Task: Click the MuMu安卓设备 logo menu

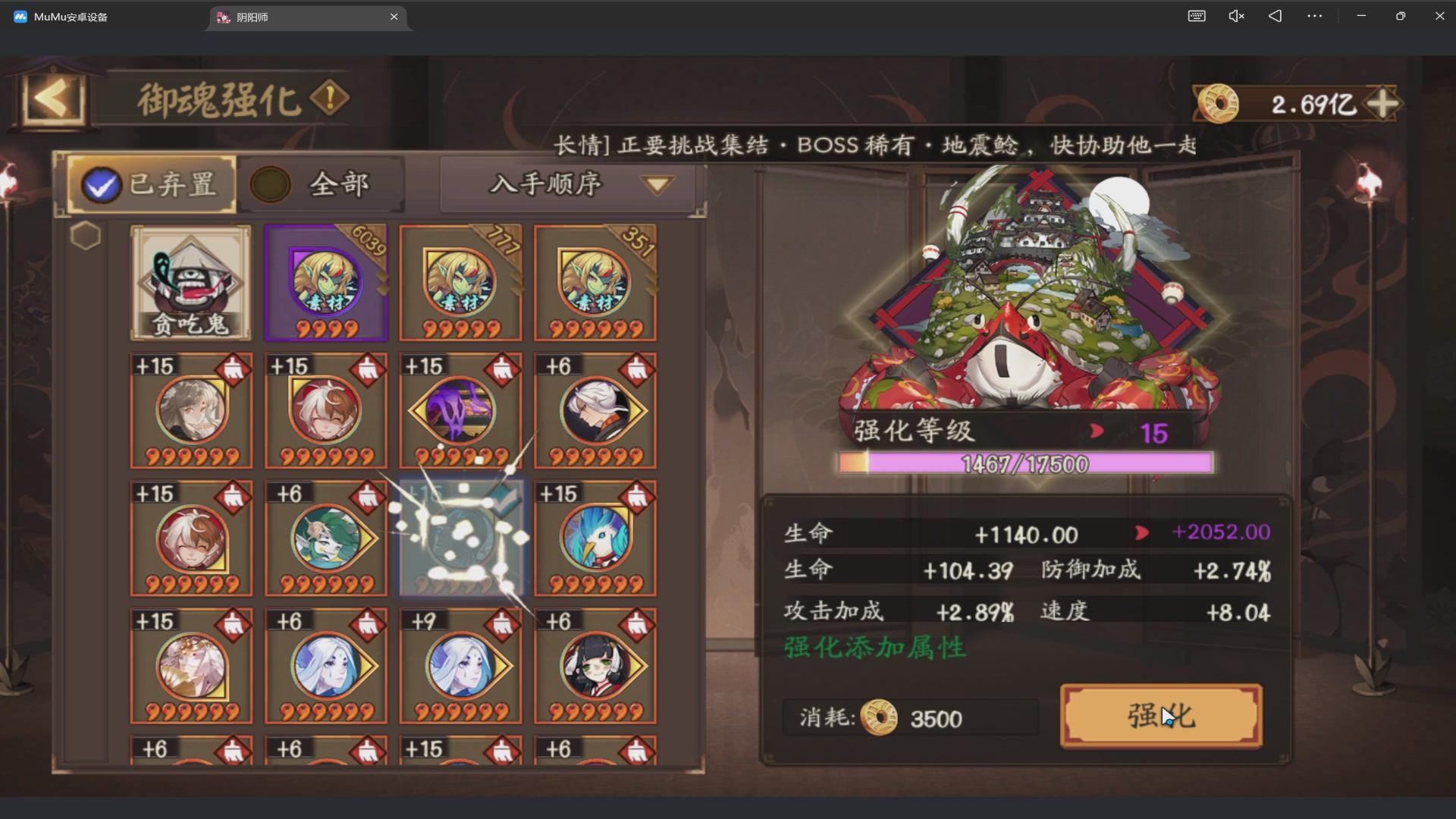Action: [19, 15]
